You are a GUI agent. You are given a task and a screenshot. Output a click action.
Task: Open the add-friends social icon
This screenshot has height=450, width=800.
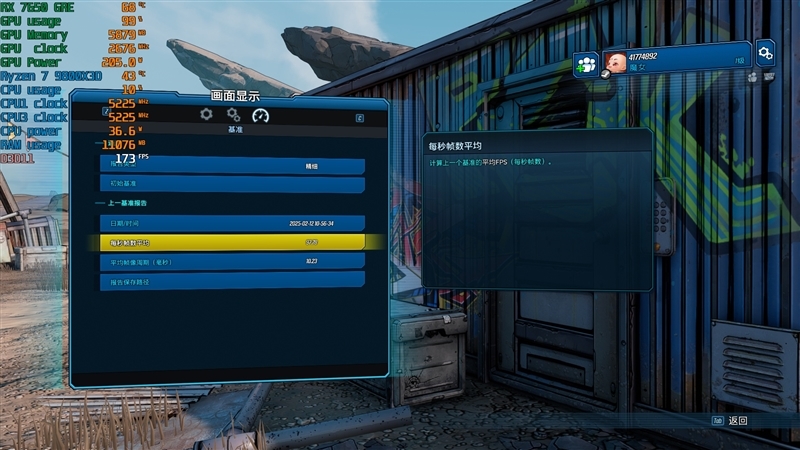click(x=586, y=65)
